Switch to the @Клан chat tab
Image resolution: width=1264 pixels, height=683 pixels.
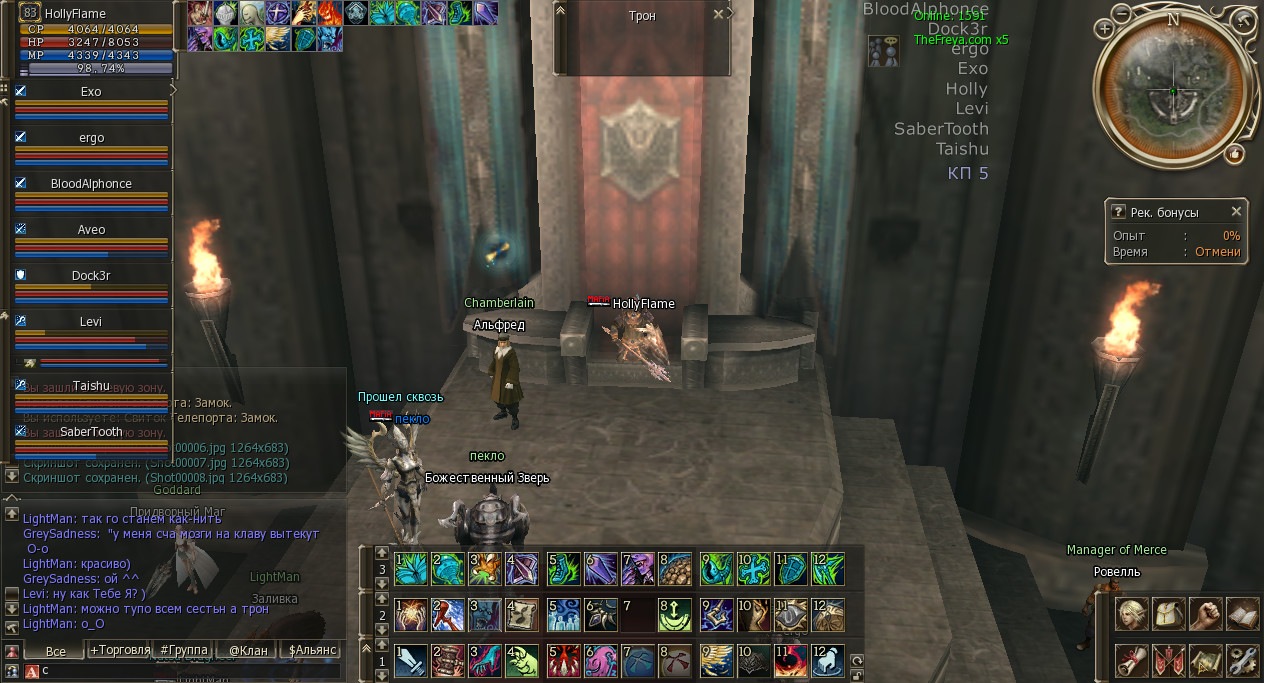tap(247, 651)
